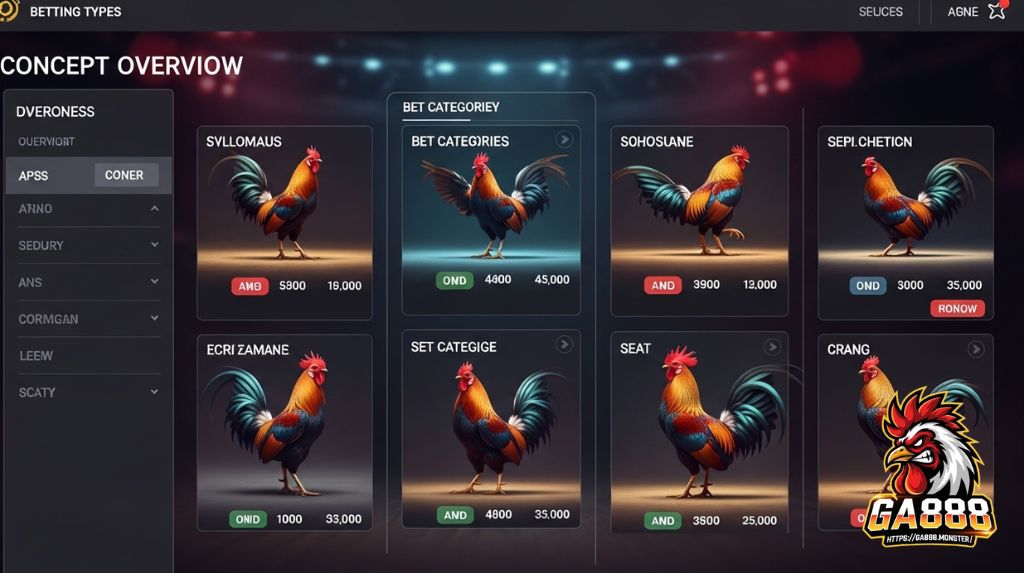The height and width of the screenshot is (573, 1024).
Task: Expand the CORMGAN sidebar dropdown
Action: point(154,319)
